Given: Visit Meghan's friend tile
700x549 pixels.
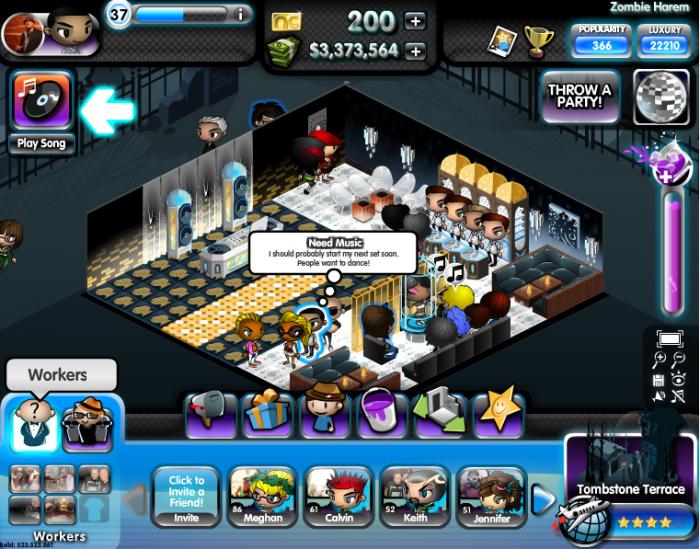Looking at the screenshot, I should pyautogui.click(x=263, y=496).
